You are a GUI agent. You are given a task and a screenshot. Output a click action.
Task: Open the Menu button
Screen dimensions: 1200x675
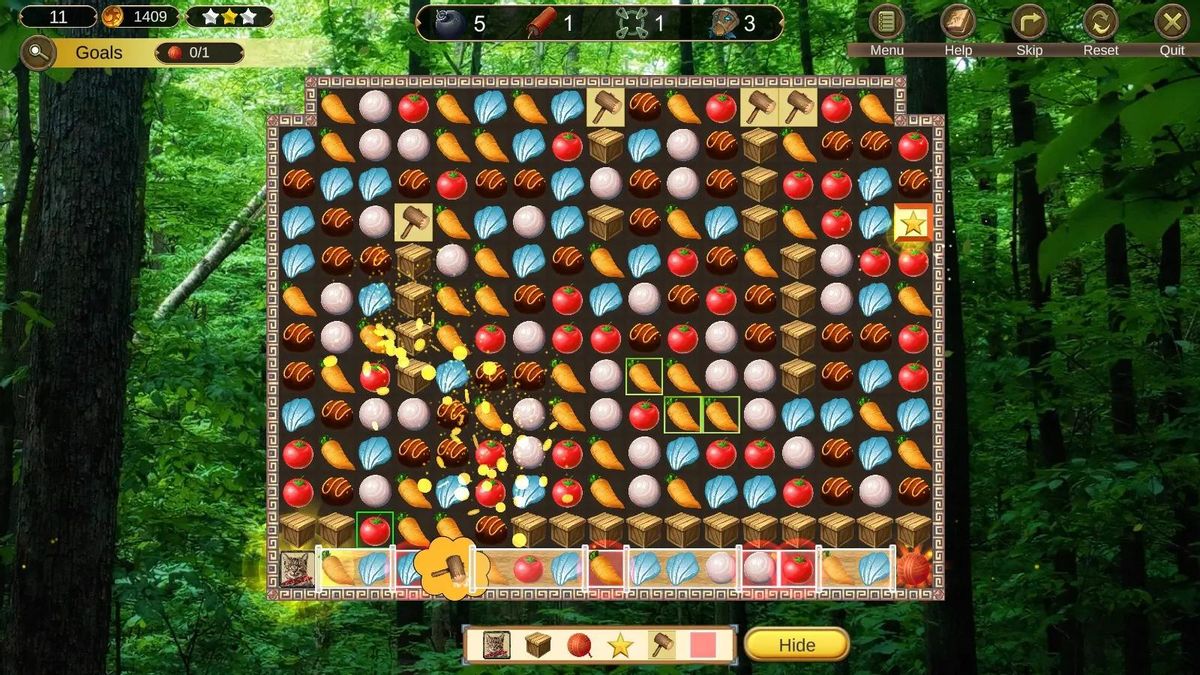pos(886,22)
